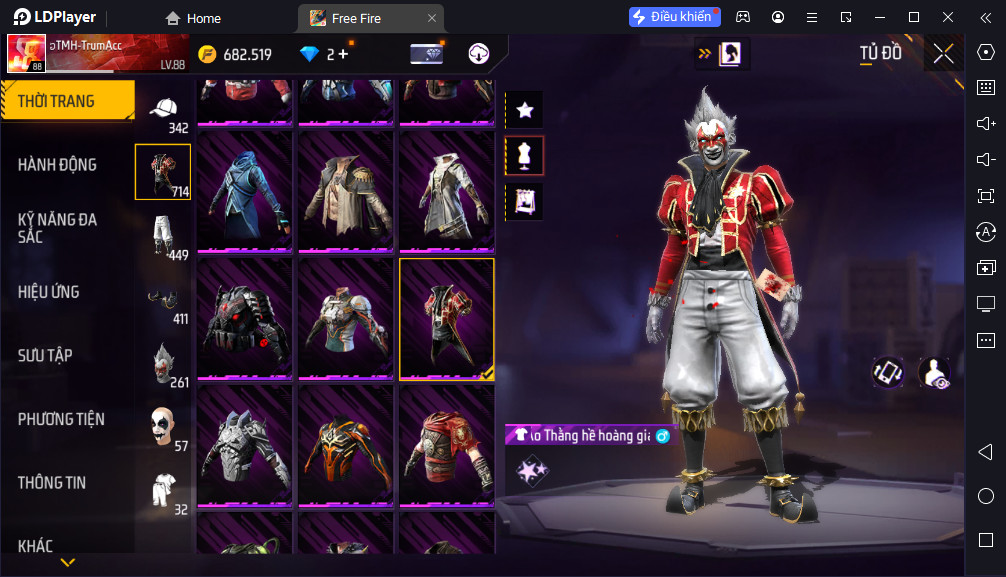Add diamonds using the plus button
This screenshot has height=577, width=1006.
[343, 54]
